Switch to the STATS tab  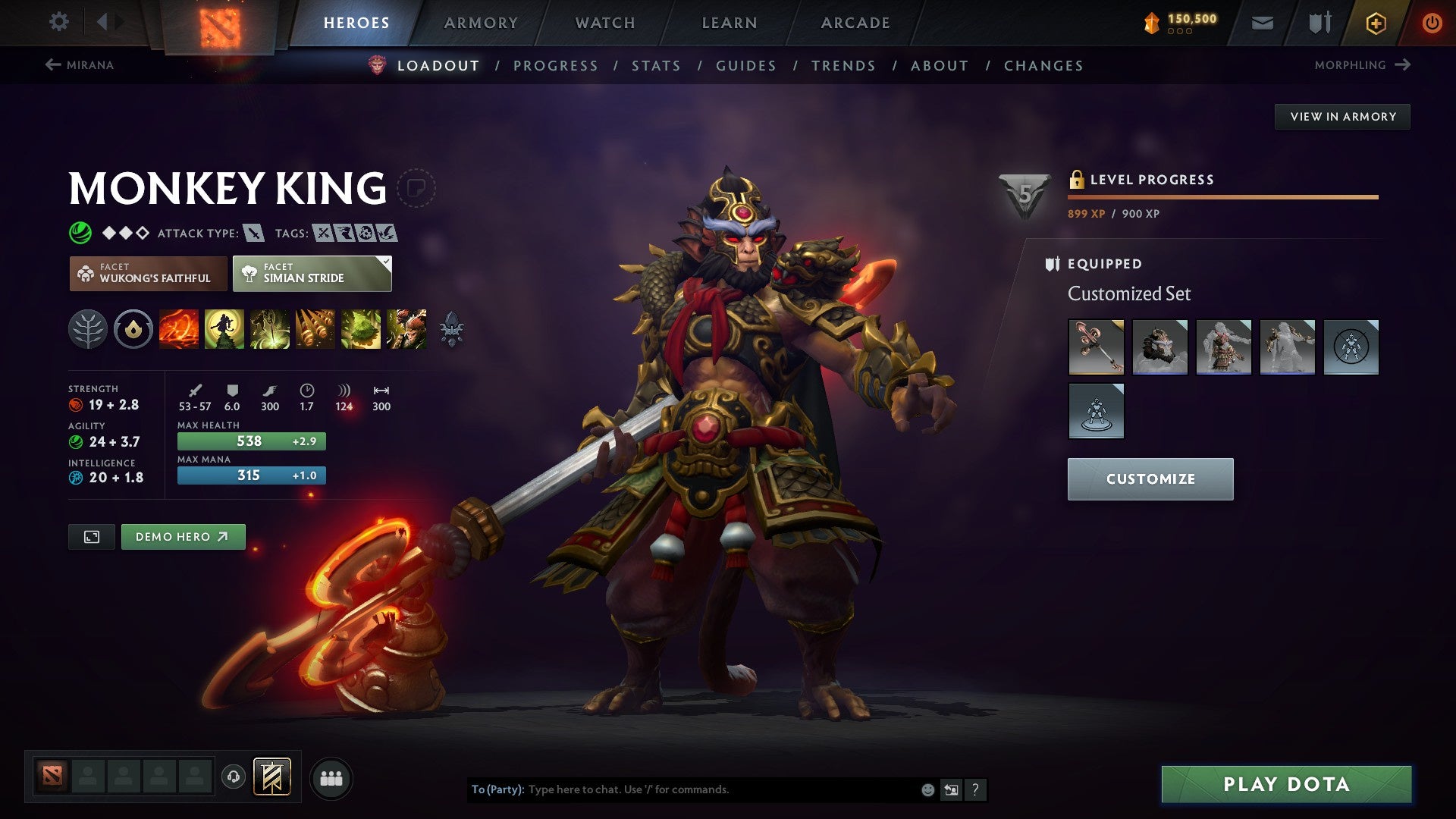[x=657, y=66]
